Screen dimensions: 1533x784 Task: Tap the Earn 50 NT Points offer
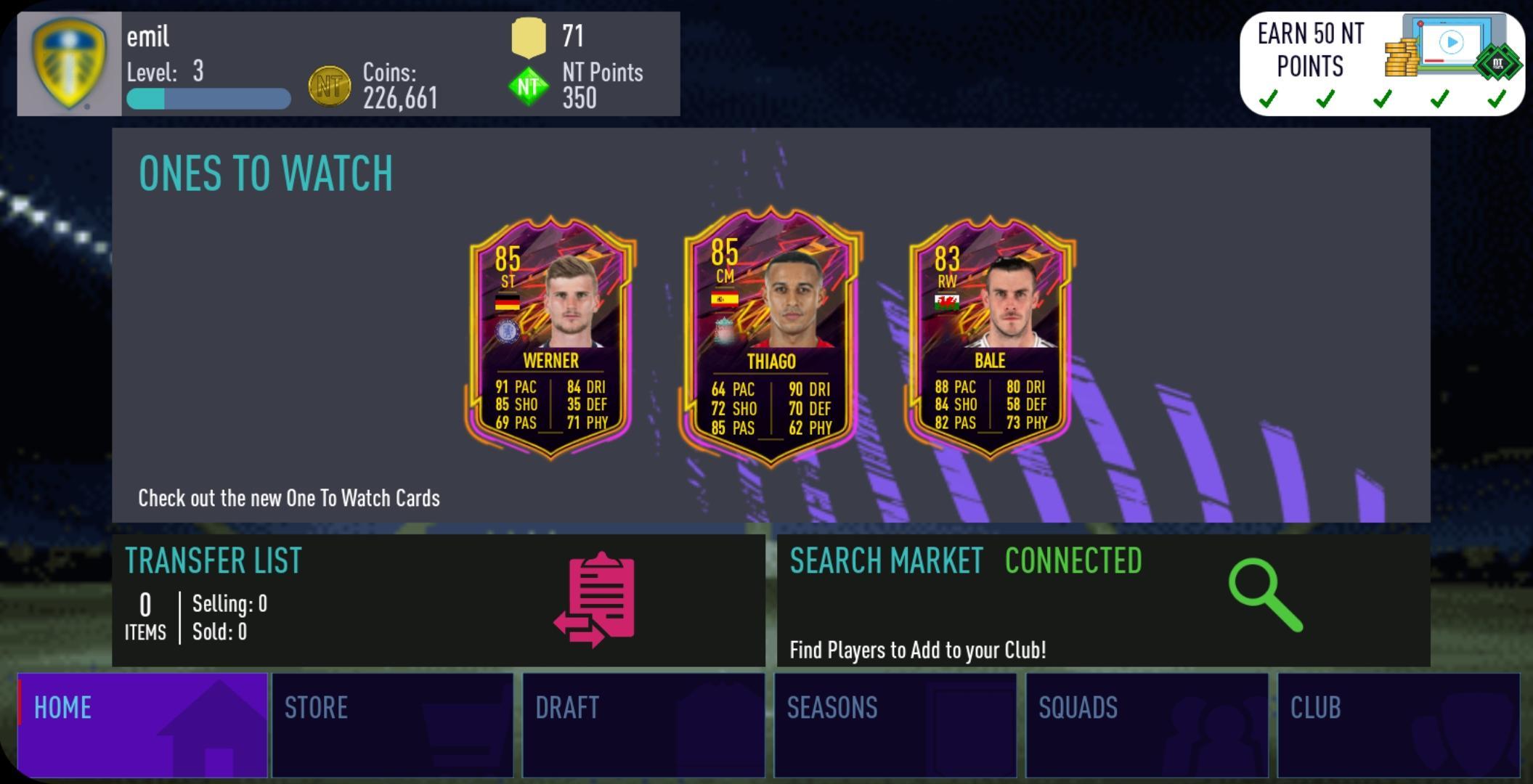point(1381,64)
